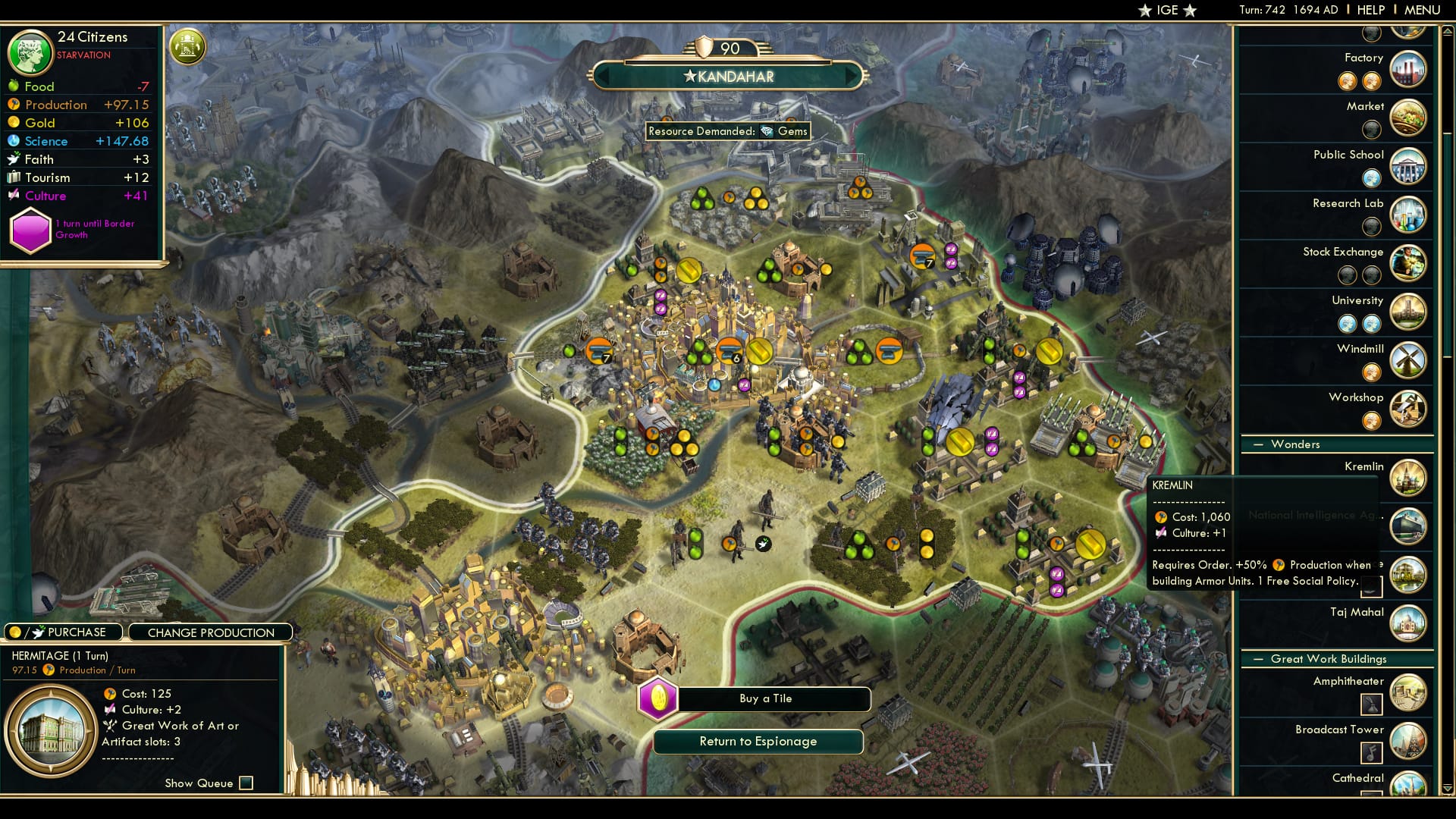Image resolution: width=1456 pixels, height=819 pixels.
Task: Click the Return to Espionage button
Action: [x=758, y=742]
